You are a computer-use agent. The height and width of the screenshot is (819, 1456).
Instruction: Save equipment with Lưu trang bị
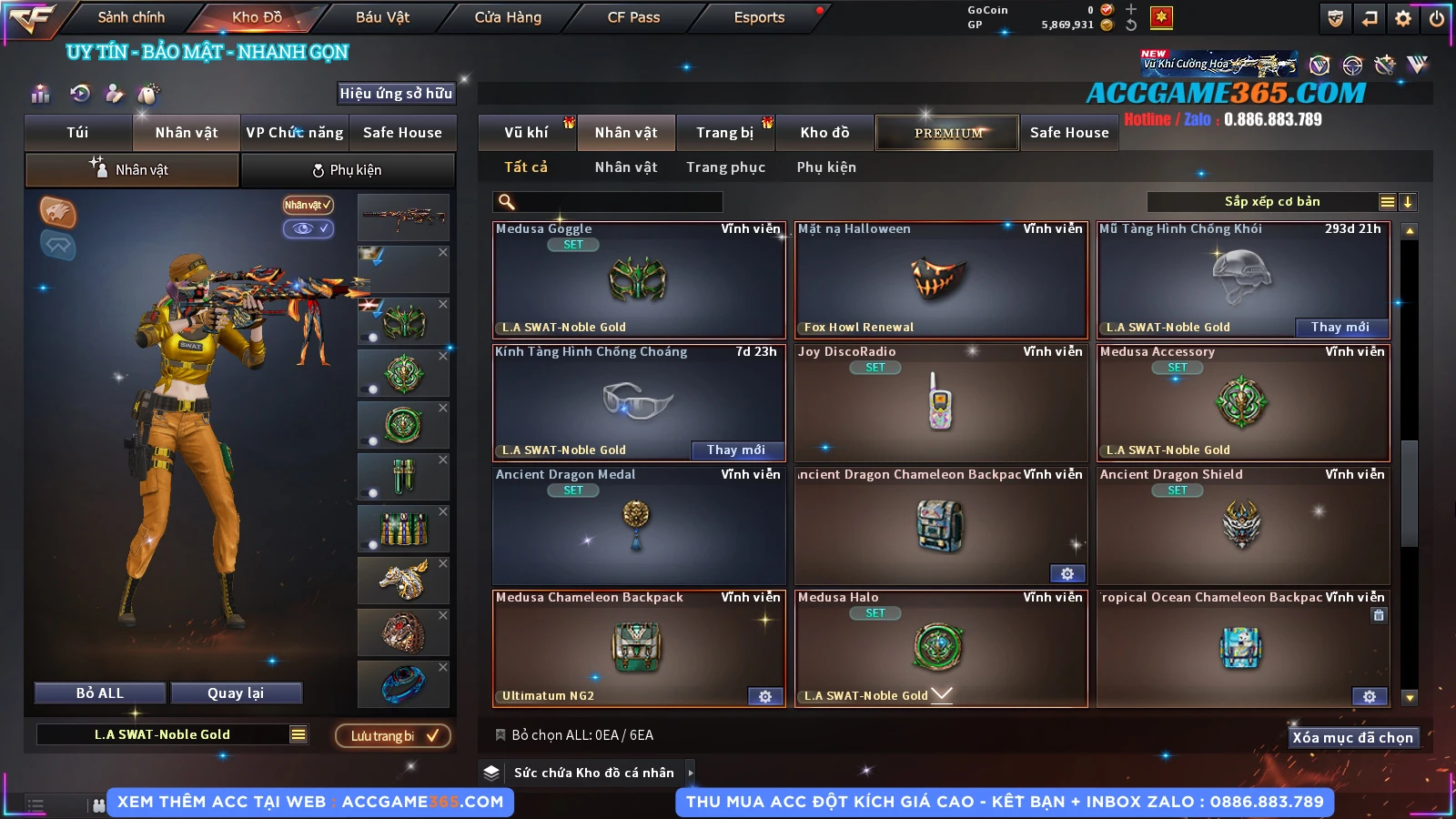[x=393, y=736]
